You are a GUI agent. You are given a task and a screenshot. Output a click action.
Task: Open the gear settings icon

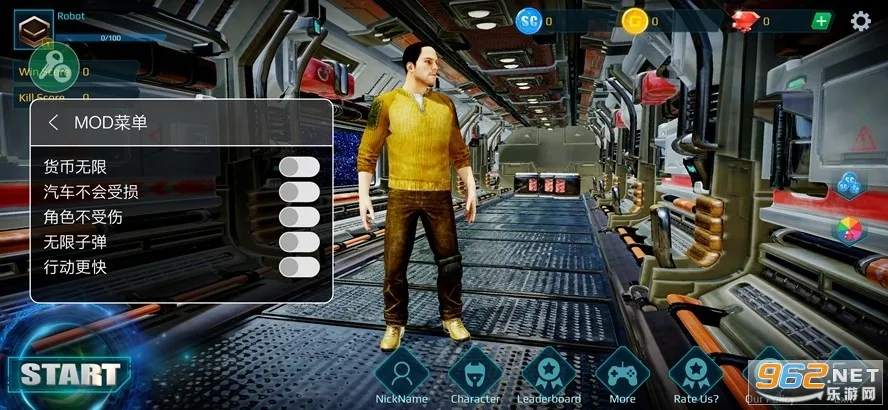point(860,21)
